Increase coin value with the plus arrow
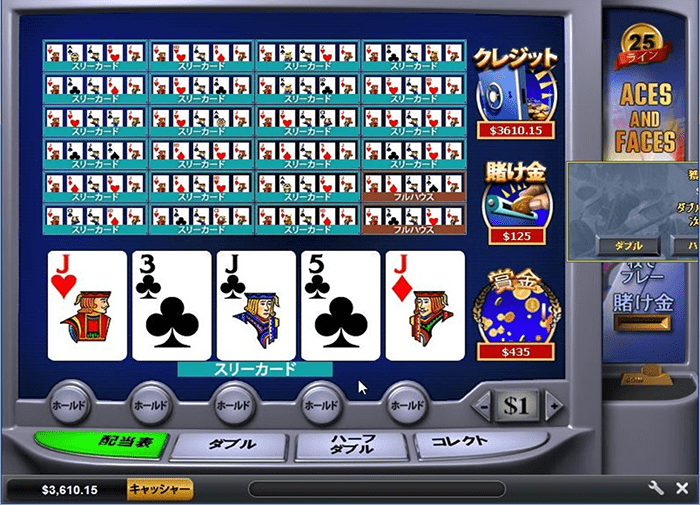The height and width of the screenshot is (505, 700). 554,406
